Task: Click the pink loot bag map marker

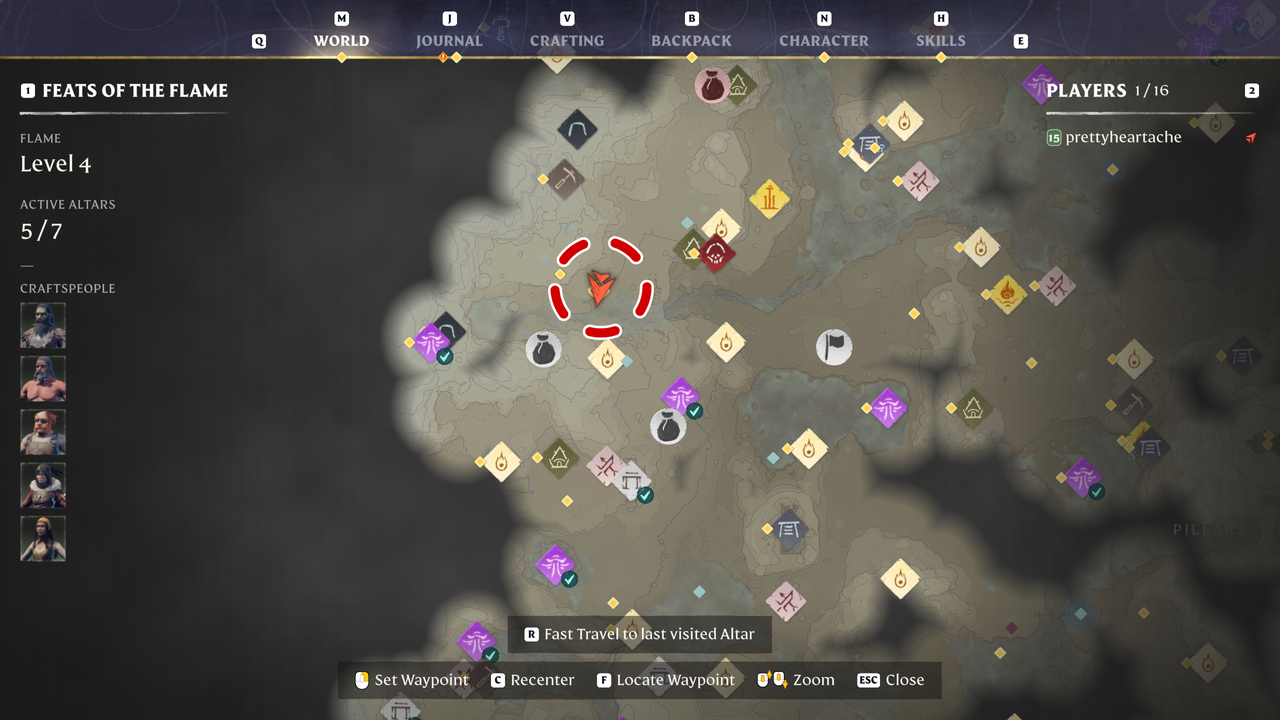Action: pos(712,86)
